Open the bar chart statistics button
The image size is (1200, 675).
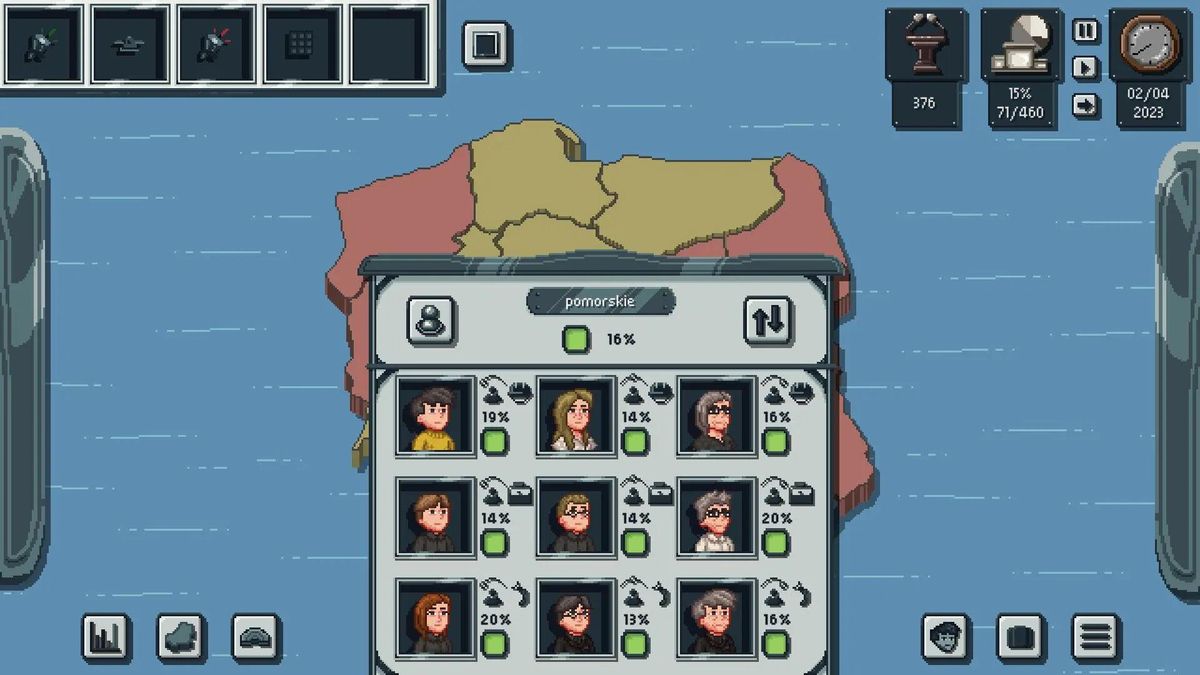(x=106, y=637)
